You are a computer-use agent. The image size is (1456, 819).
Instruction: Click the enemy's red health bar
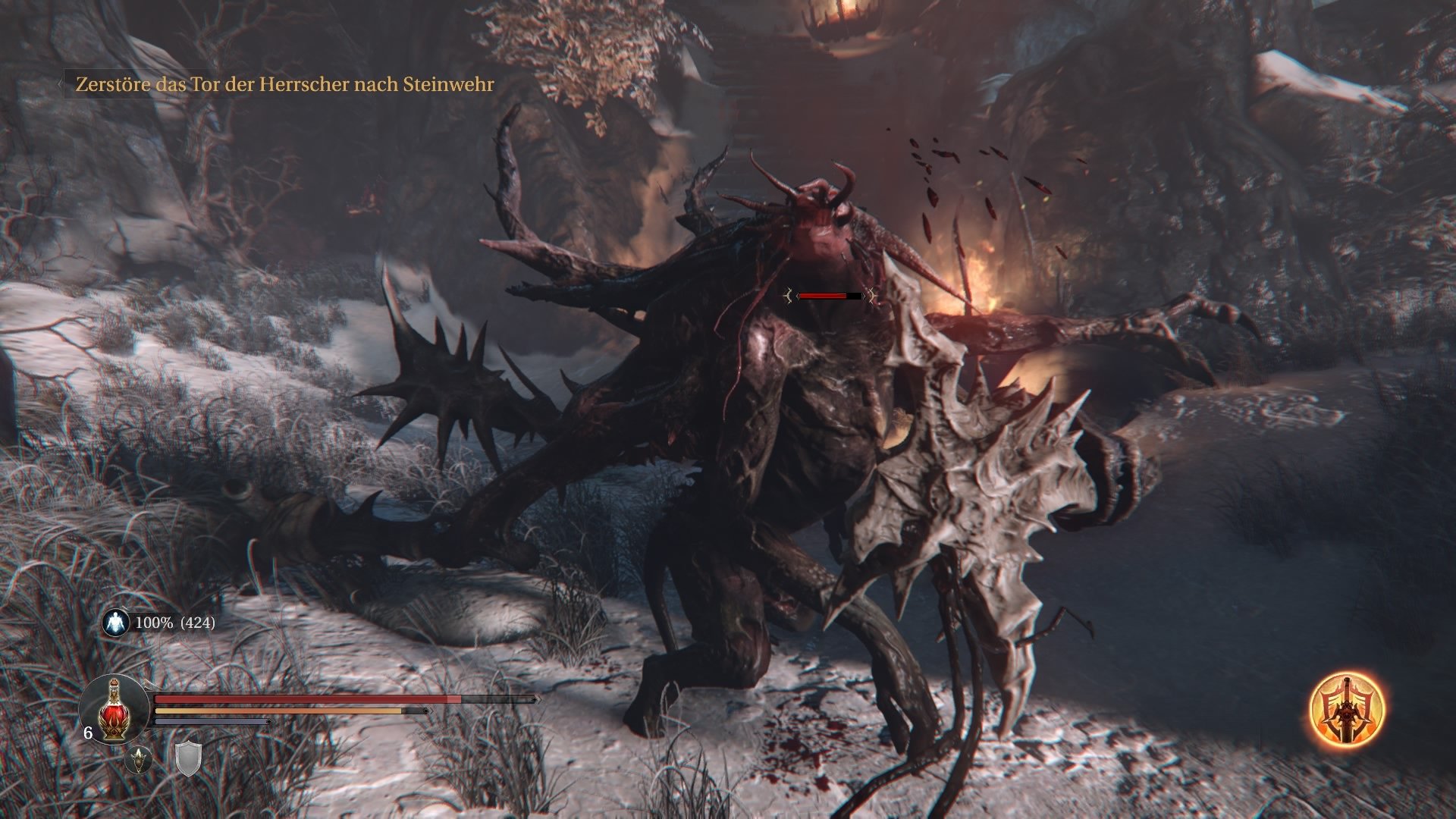click(x=825, y=297)
